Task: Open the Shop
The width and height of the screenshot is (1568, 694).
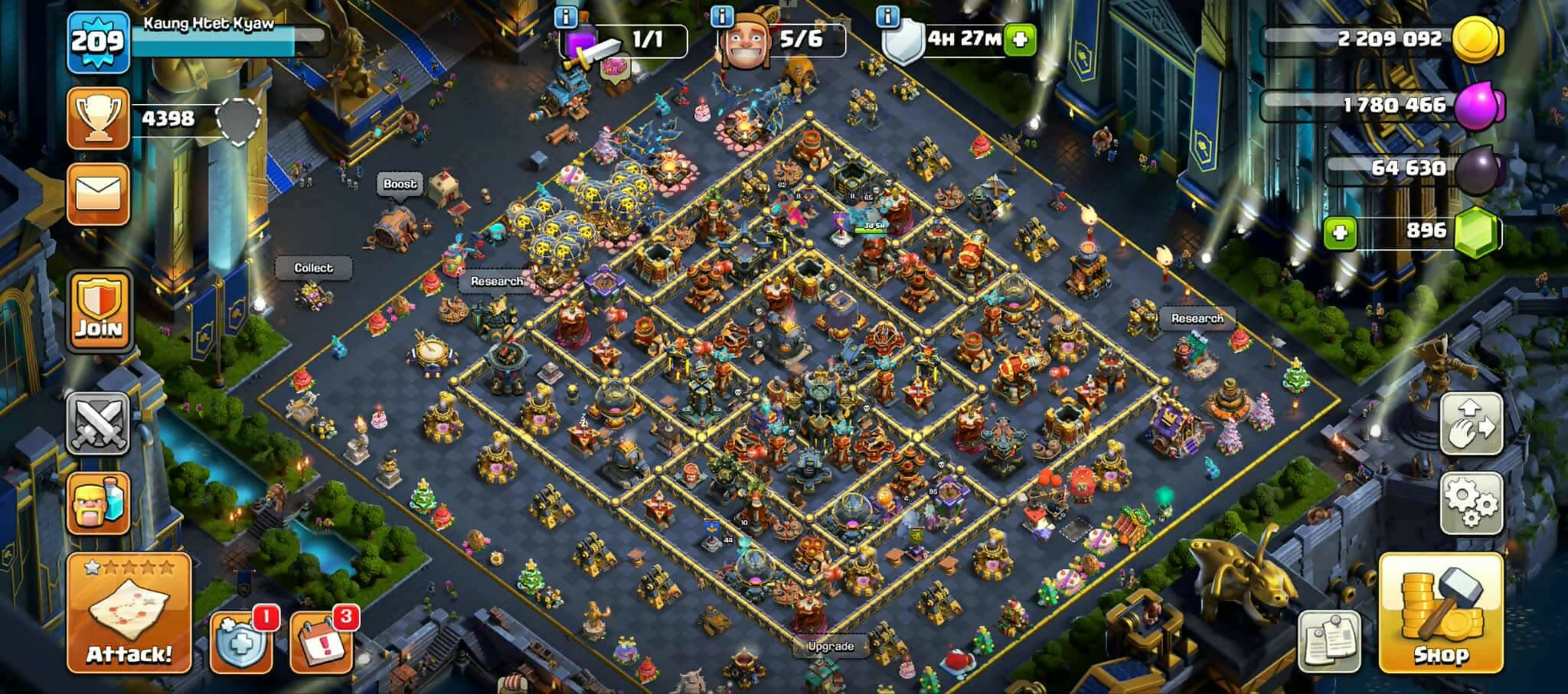Action: (x=1440, y=612)
